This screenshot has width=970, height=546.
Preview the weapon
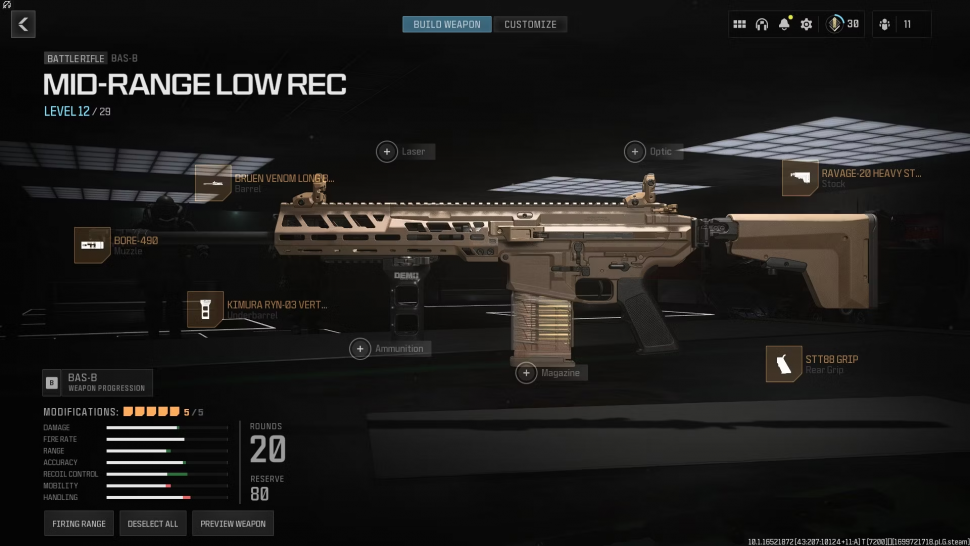click(x=233, y=524)
